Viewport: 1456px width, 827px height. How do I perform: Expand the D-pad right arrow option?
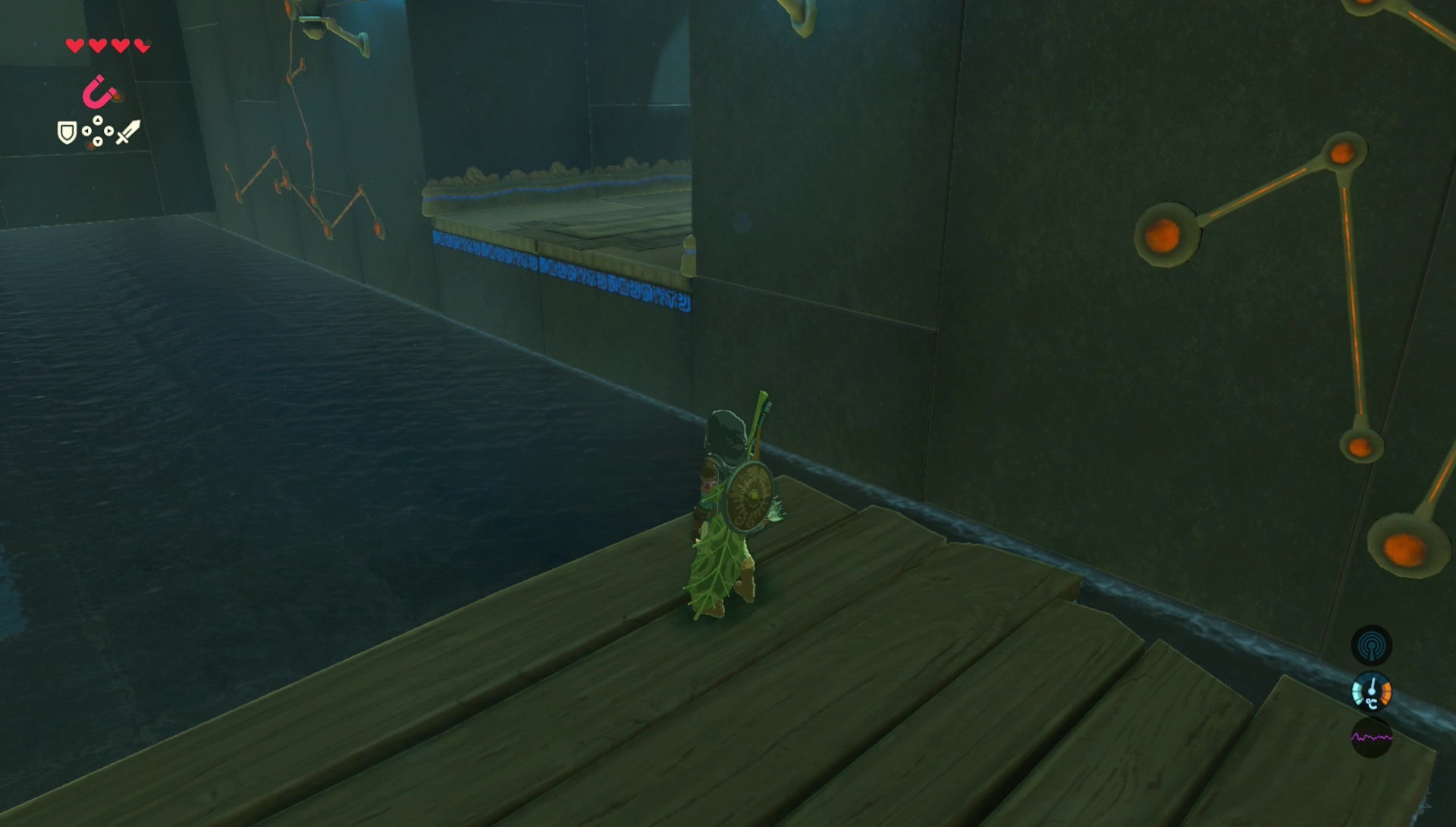(x=110, y=130)
